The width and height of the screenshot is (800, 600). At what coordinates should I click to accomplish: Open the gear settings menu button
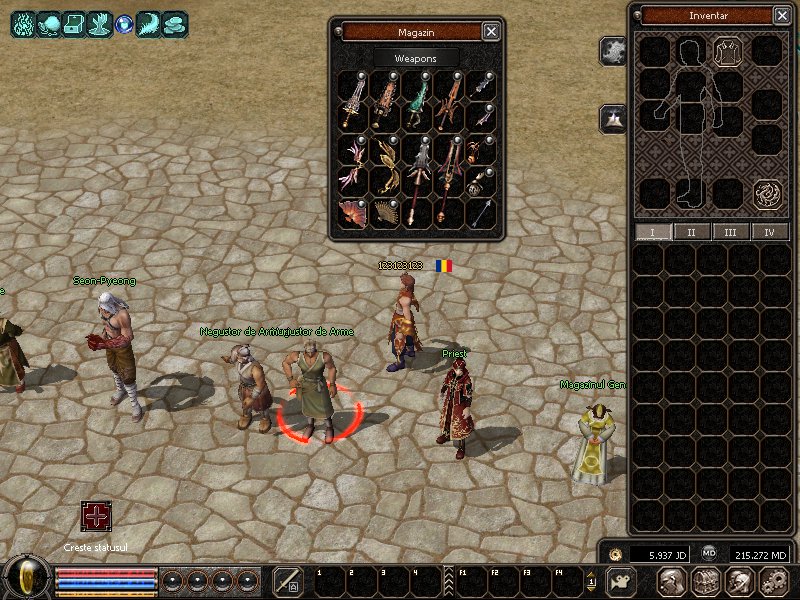[774, 581]
